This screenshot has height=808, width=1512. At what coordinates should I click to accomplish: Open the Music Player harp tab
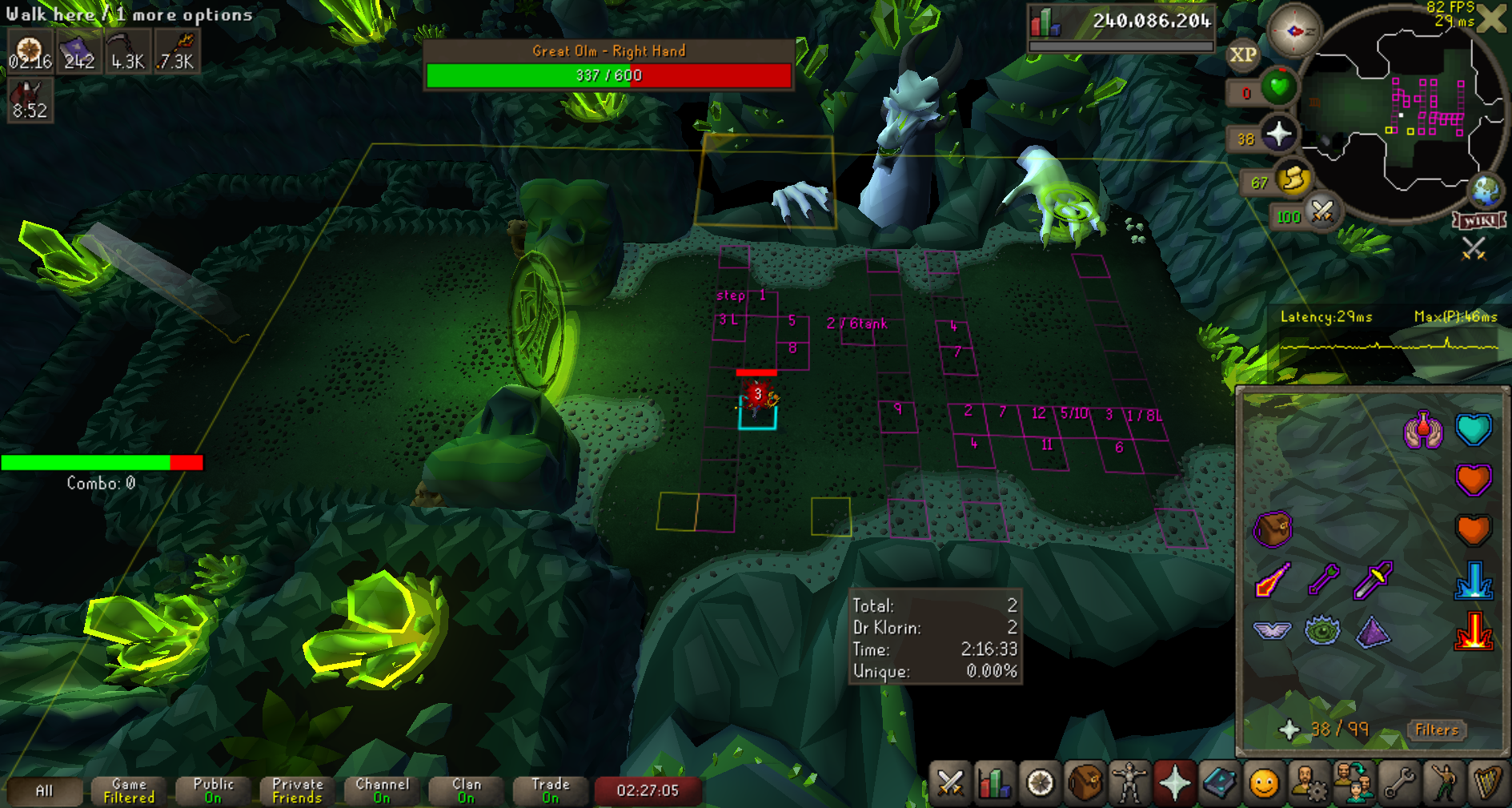[1488, 782]
